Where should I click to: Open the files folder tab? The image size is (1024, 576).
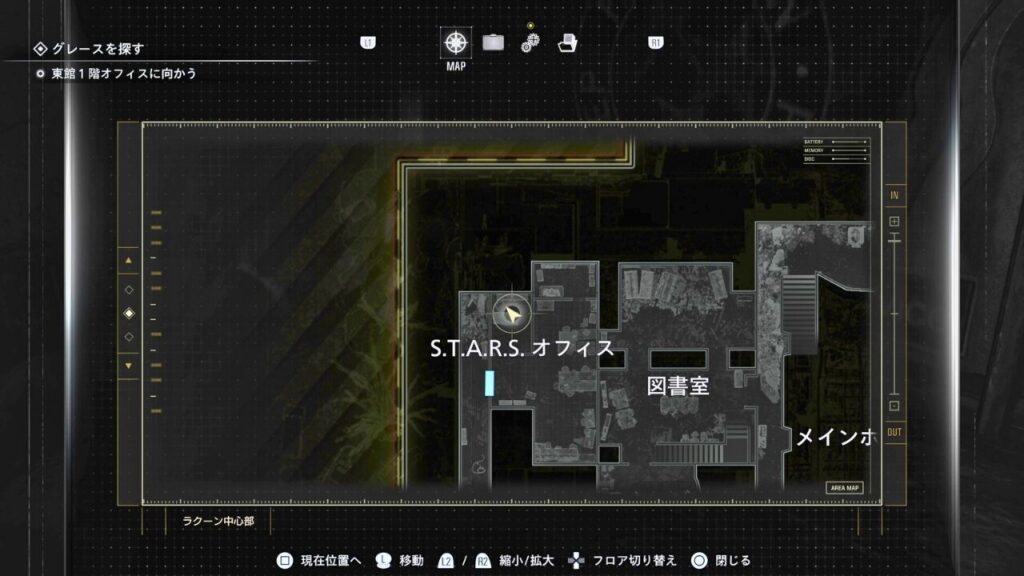coord(567,43)
